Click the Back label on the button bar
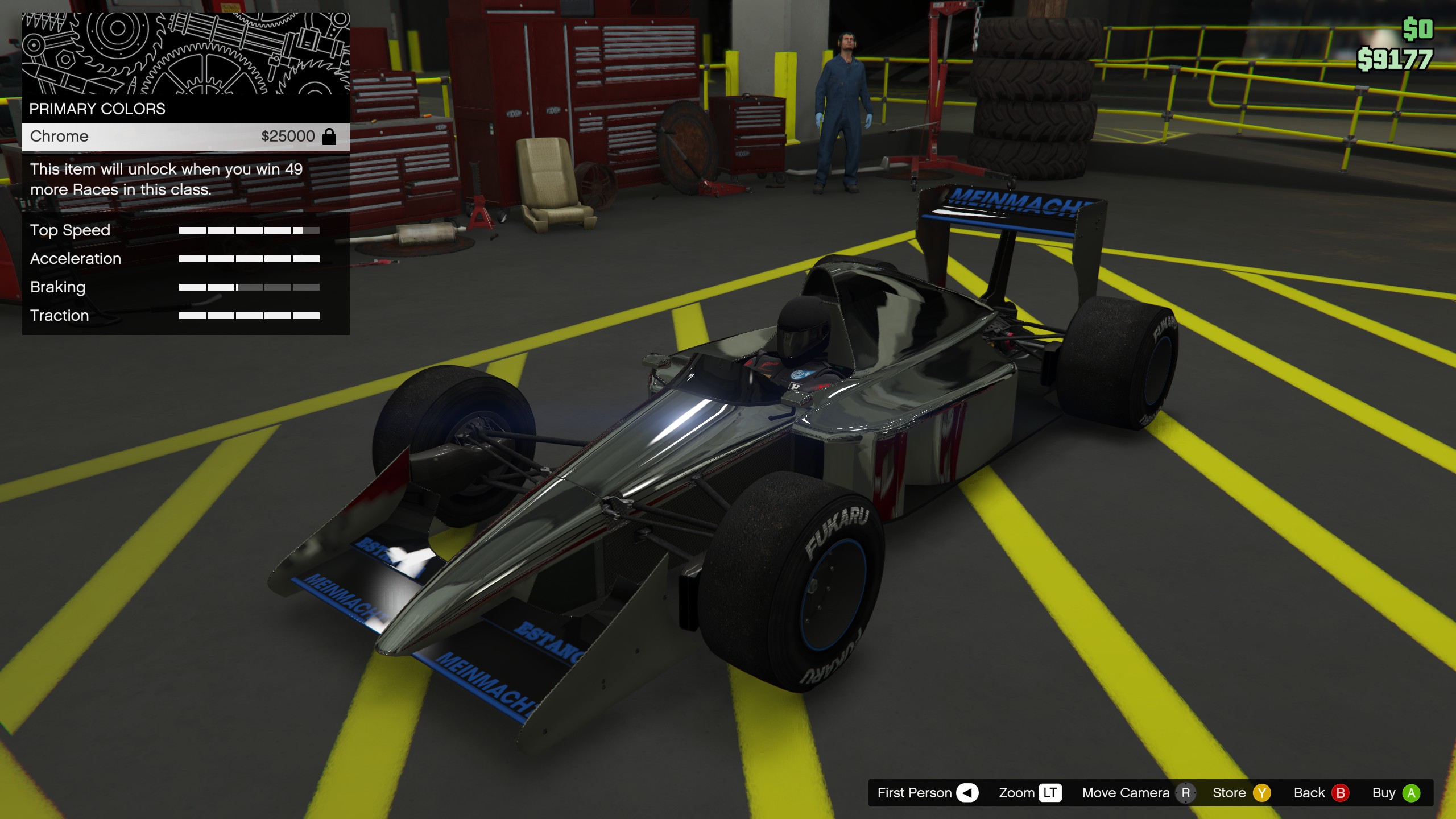 click(x=1308, y=792)
